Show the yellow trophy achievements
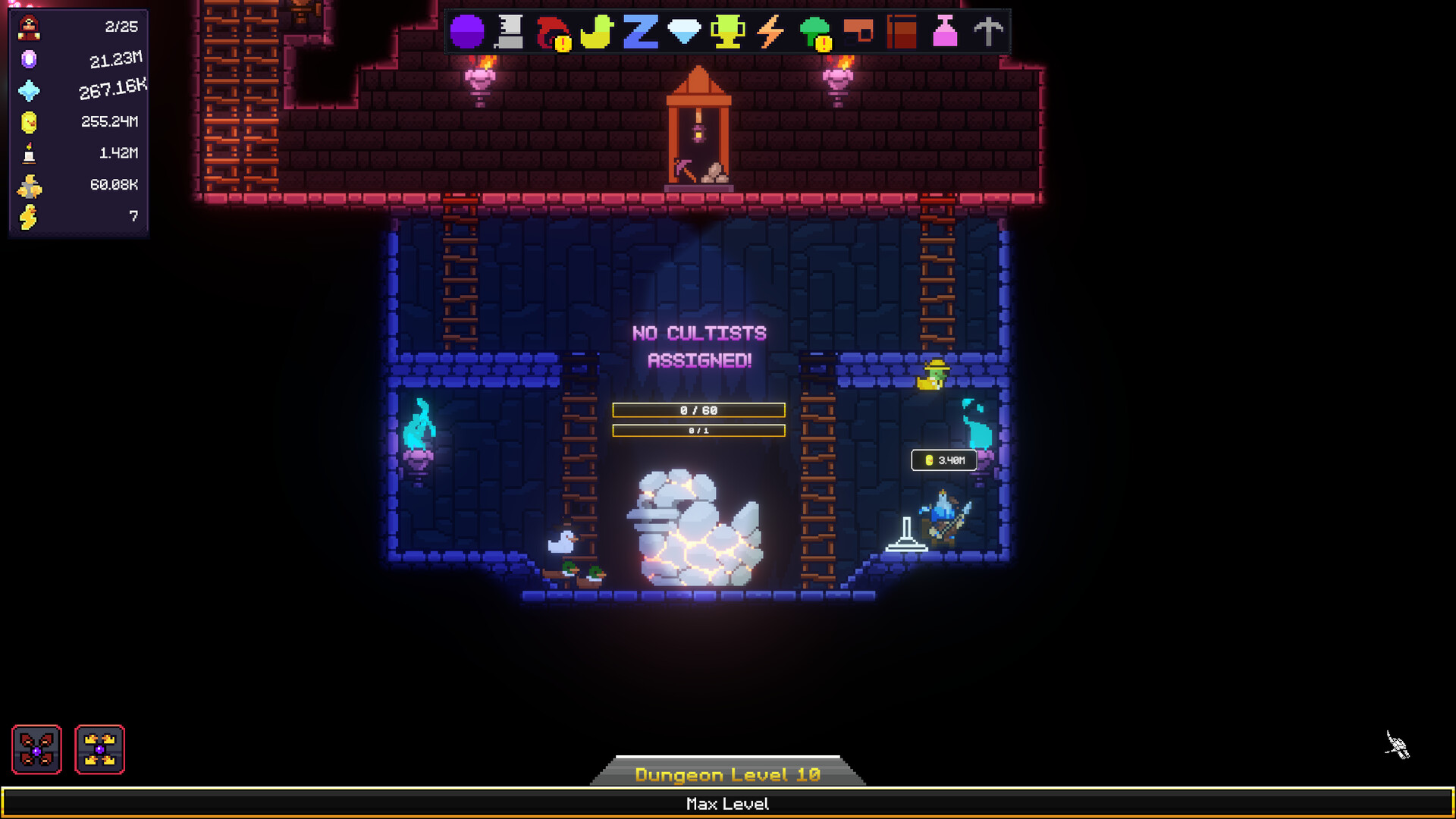The width and height of the screenshot is (1456, 819). pyautogui.click(x=727, y=33)
